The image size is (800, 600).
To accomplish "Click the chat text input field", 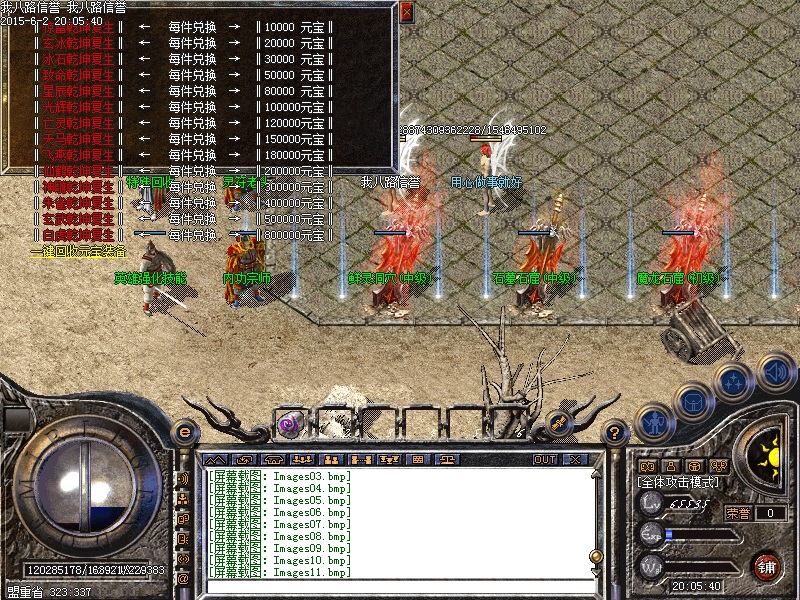I will [400, 587].
